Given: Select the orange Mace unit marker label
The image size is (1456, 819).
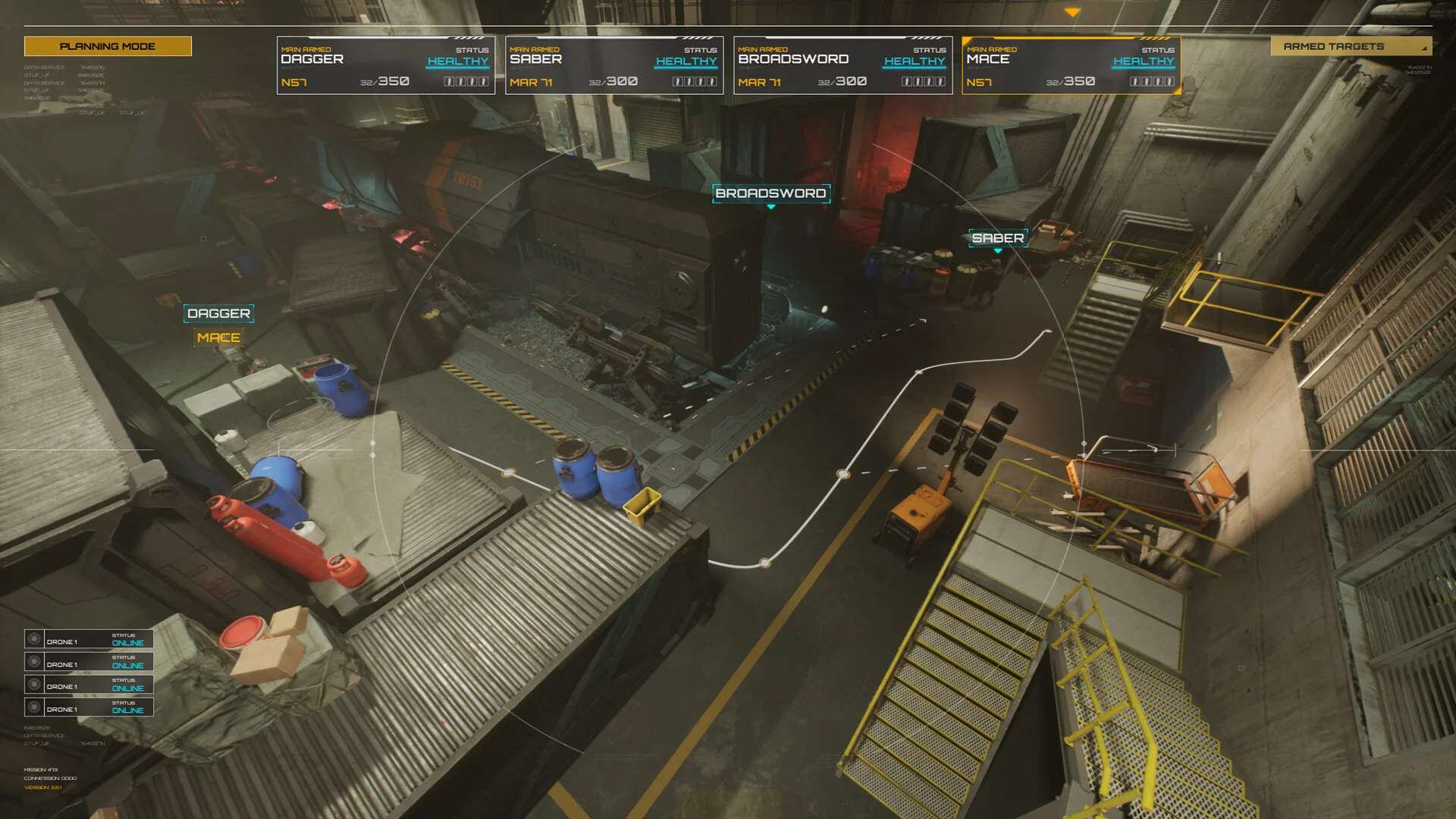Looking at the screenshot, I should coord(218,337).
